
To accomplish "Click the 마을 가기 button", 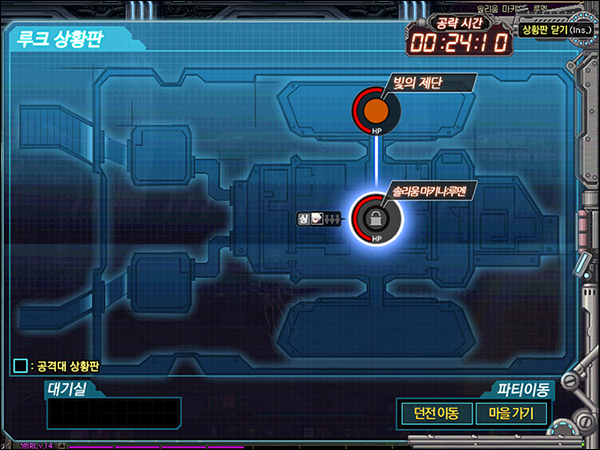I will (510, 413).
